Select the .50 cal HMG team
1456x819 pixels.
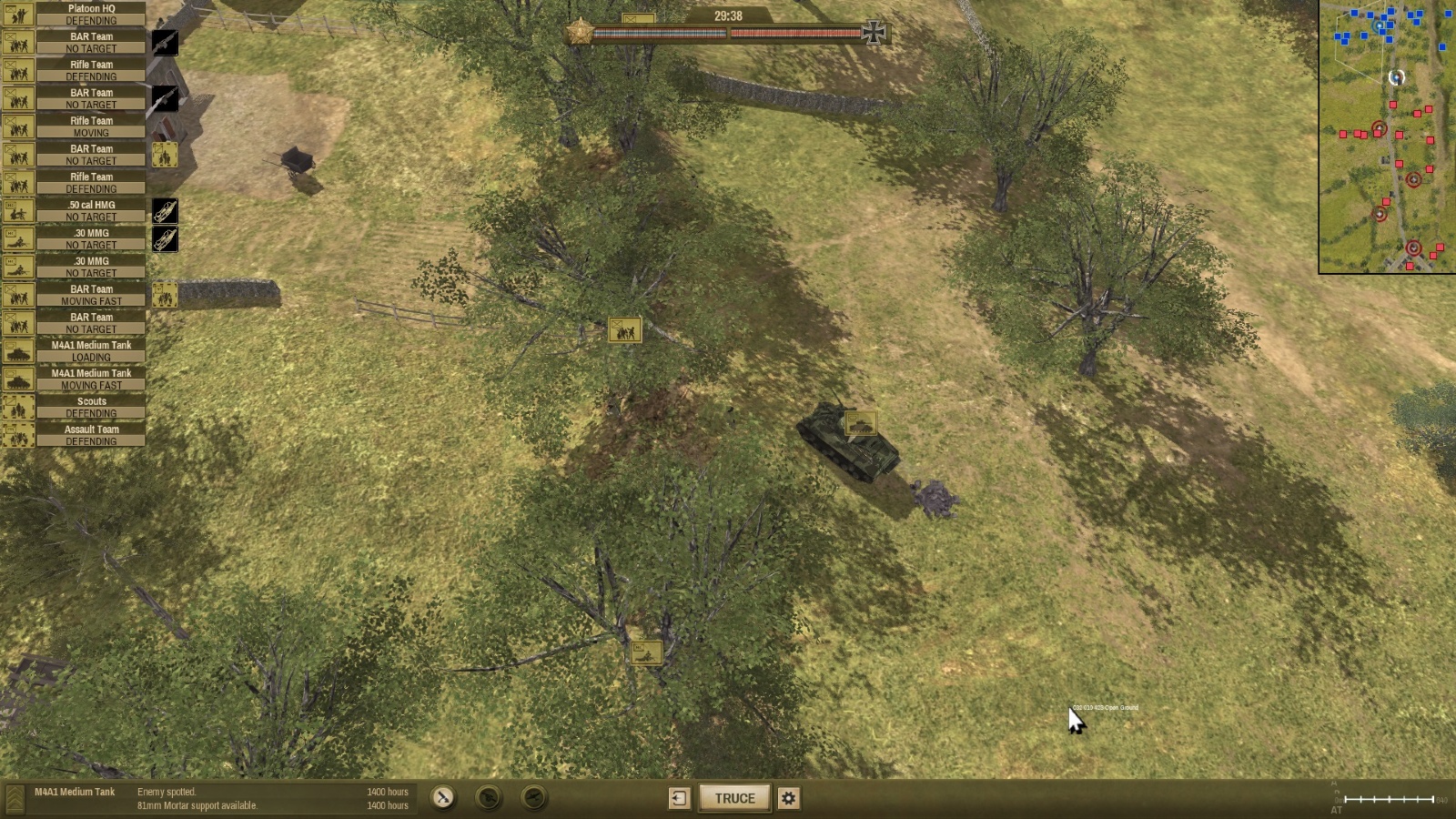pyautogui.click(x=91, y=210)
